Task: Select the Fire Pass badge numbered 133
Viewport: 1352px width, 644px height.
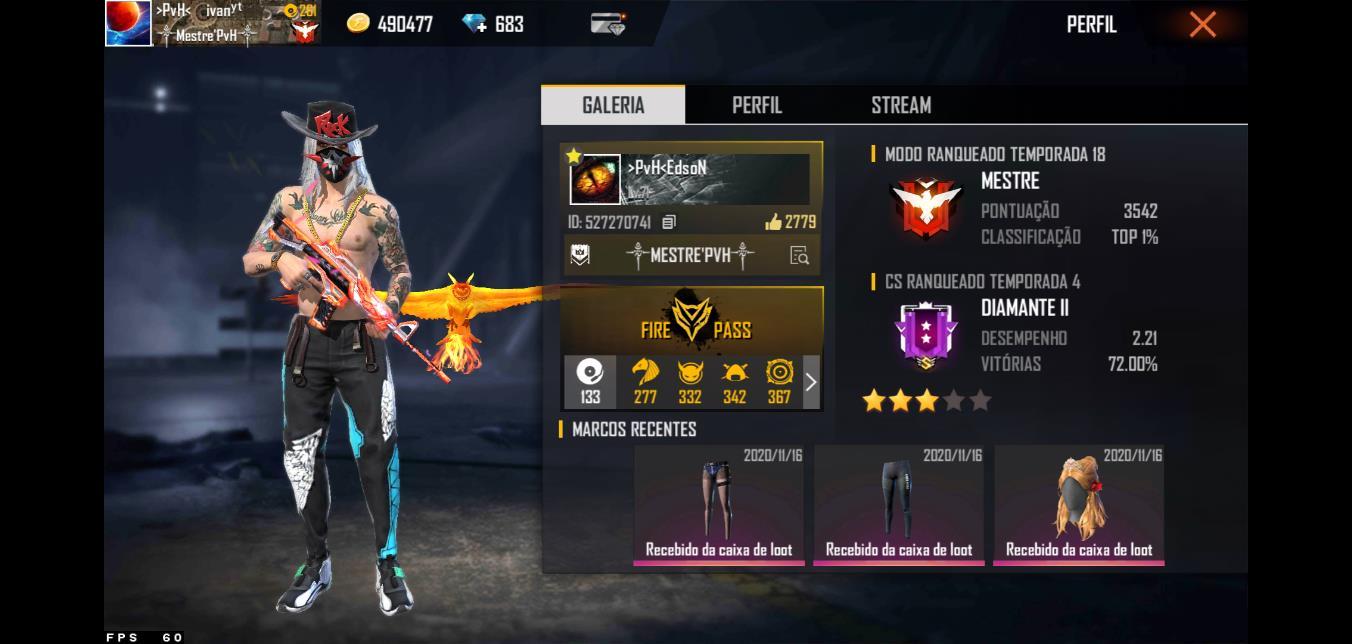Action: click(x=590, y=382)
